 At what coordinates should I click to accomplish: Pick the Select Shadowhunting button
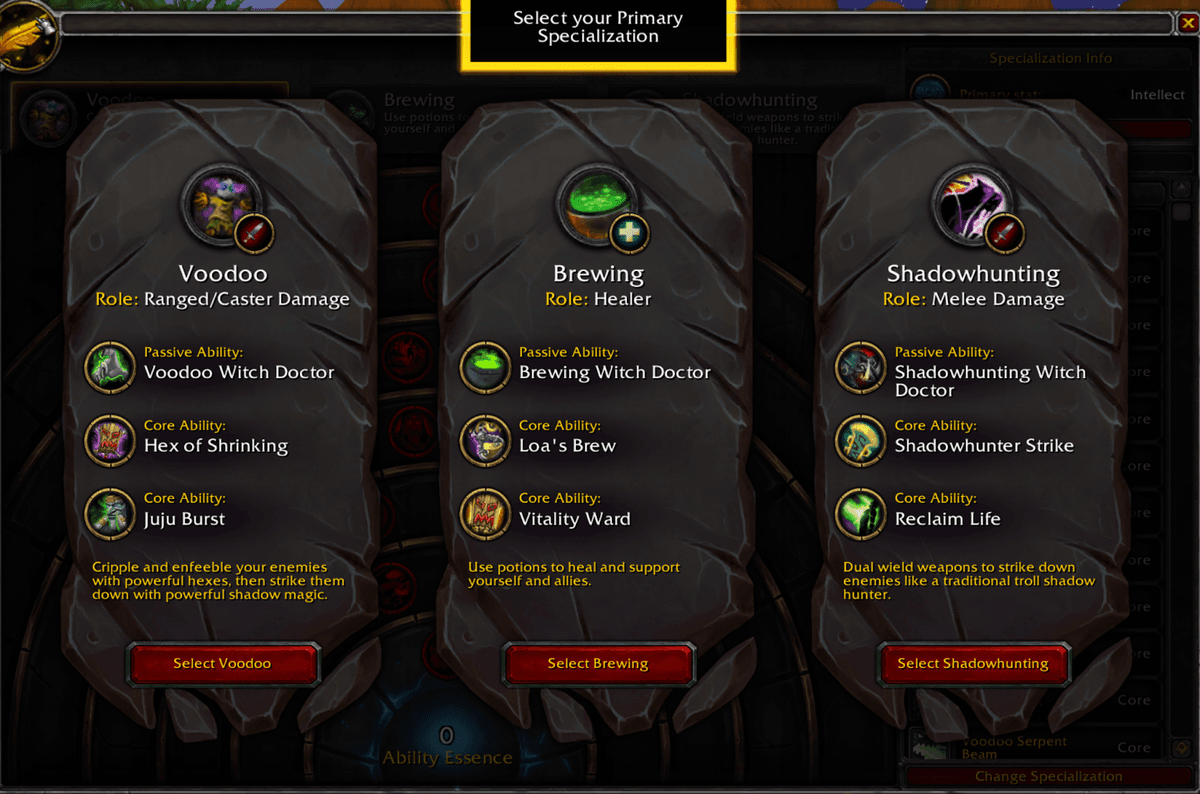click(x=973, y=663)
